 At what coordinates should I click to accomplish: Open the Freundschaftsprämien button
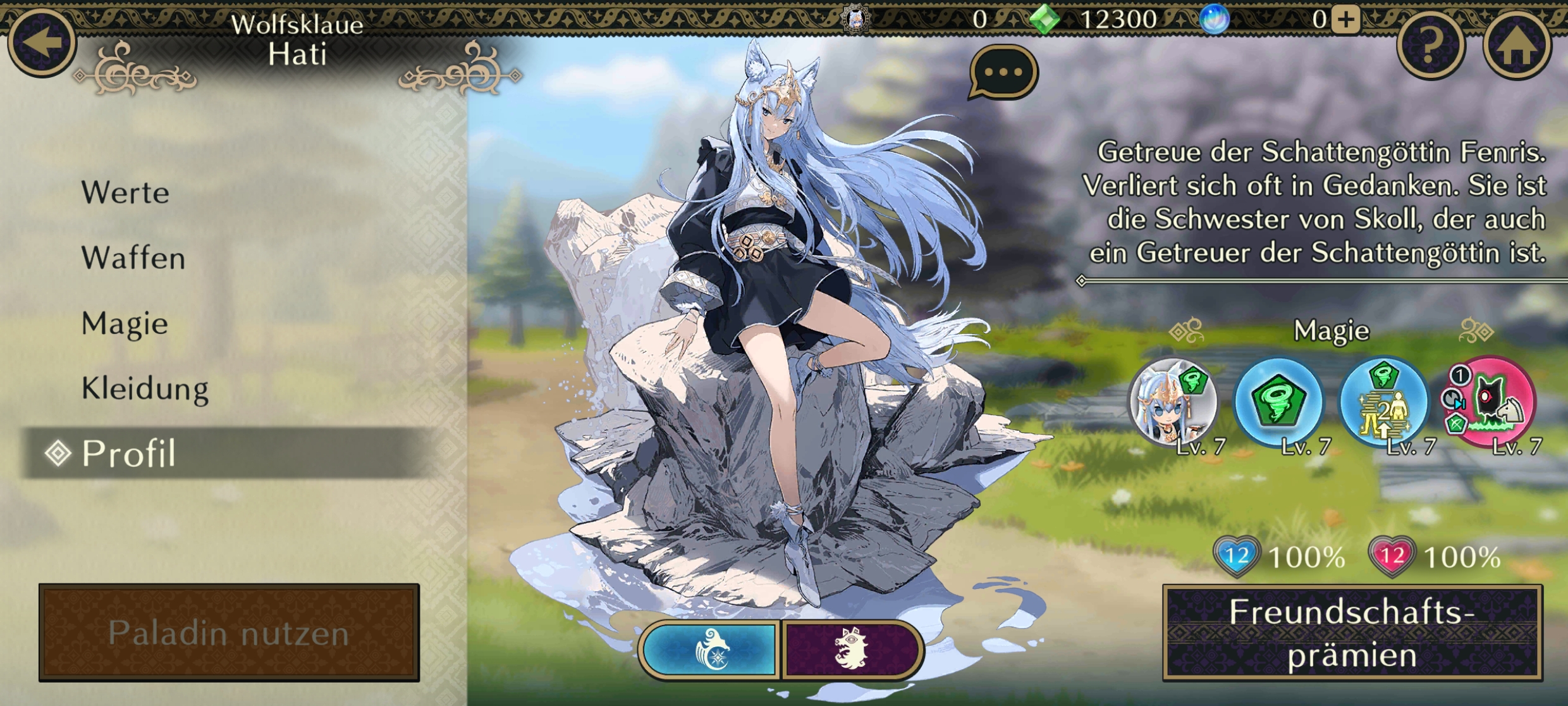coord(1352,633)
